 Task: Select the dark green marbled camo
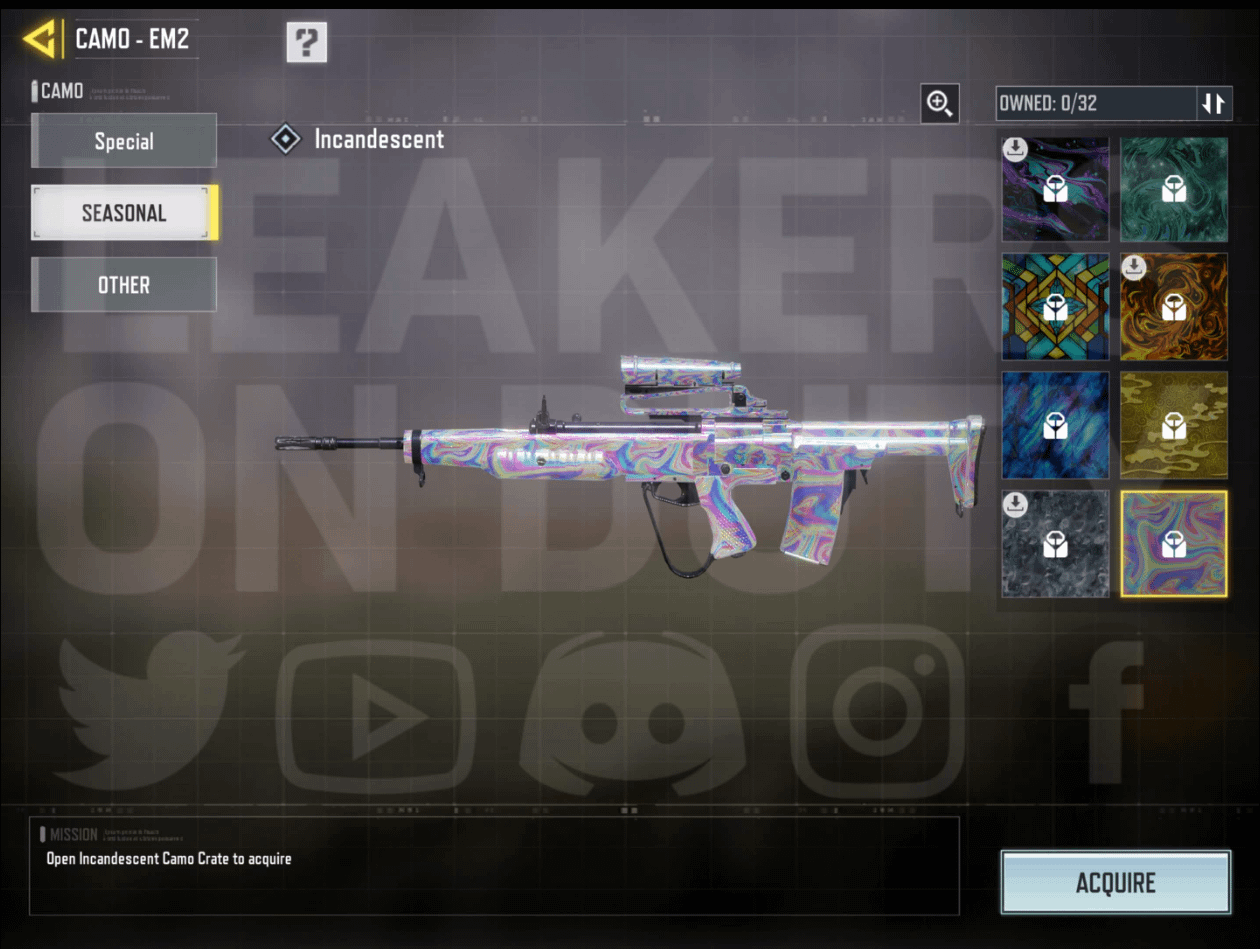coord(1174,189)
